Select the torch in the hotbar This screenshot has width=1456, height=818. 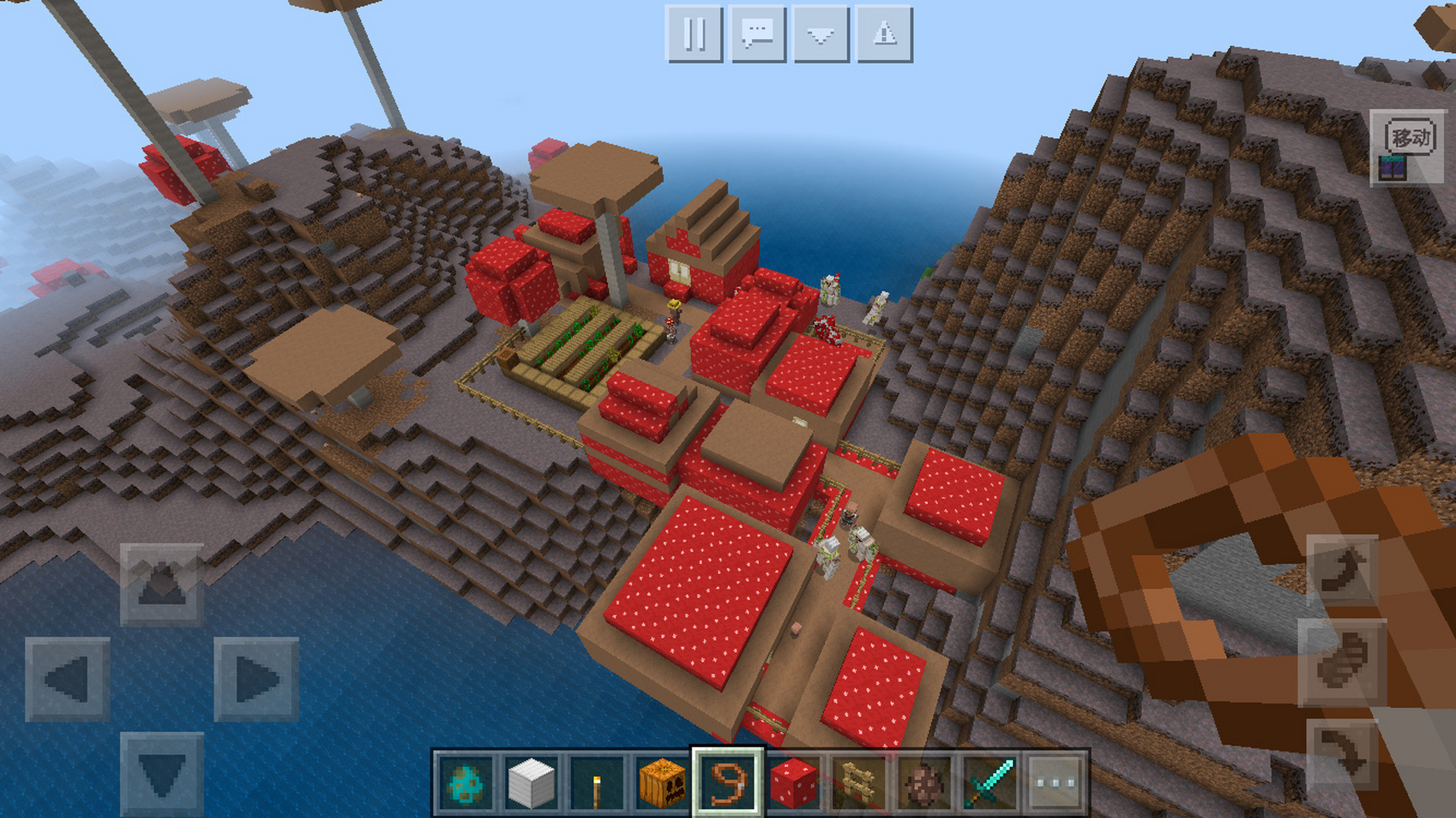coord(597,783)
